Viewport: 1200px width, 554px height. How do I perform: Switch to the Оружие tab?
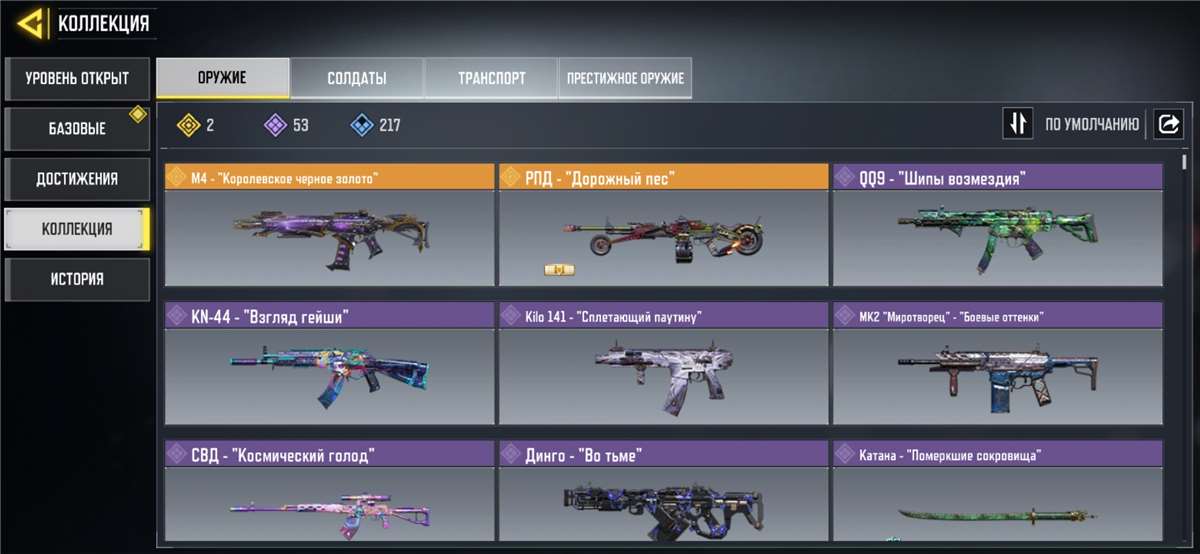click(x=223, y=78)
